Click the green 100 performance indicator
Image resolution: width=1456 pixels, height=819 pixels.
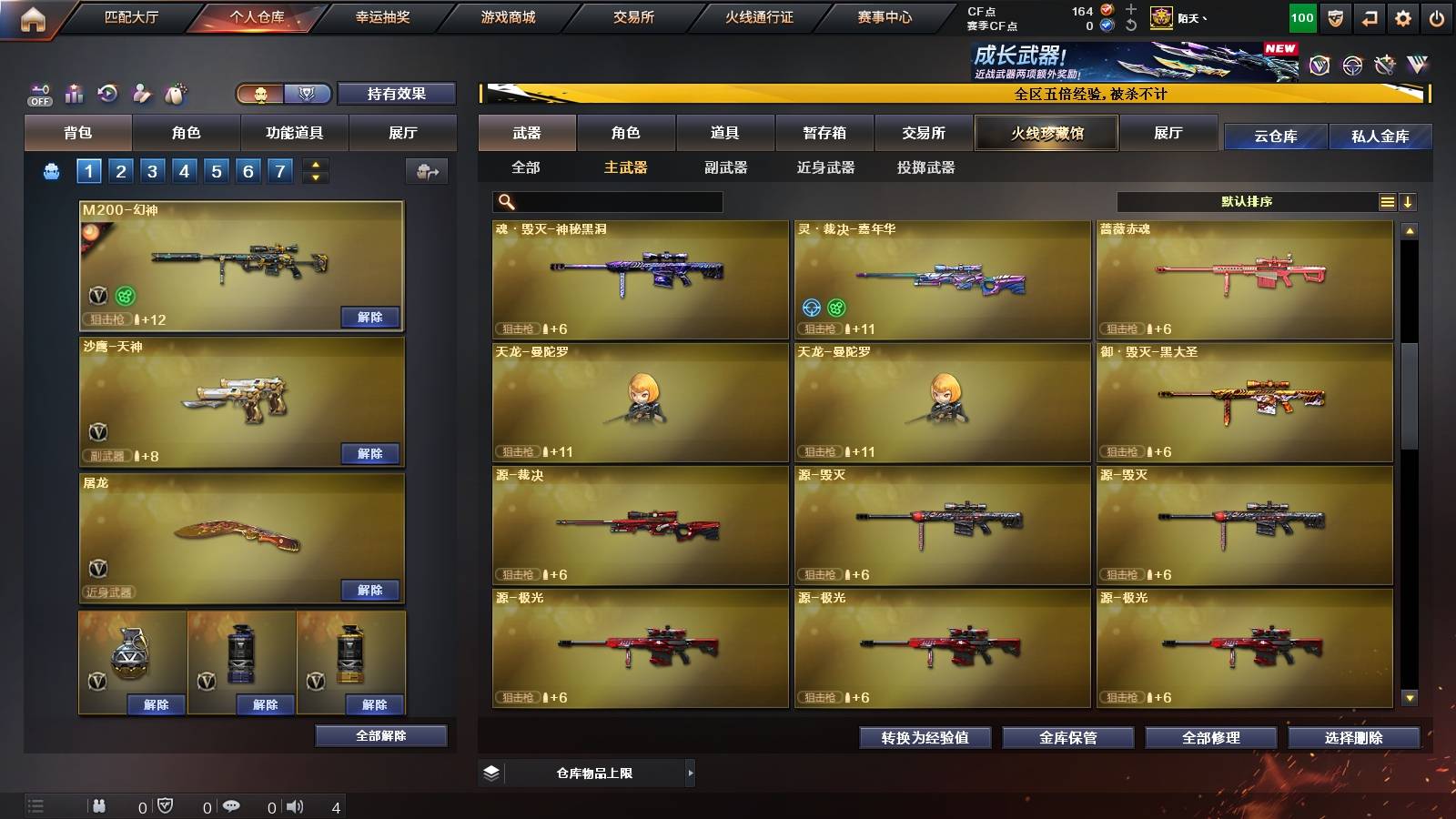pos(1302,16)
